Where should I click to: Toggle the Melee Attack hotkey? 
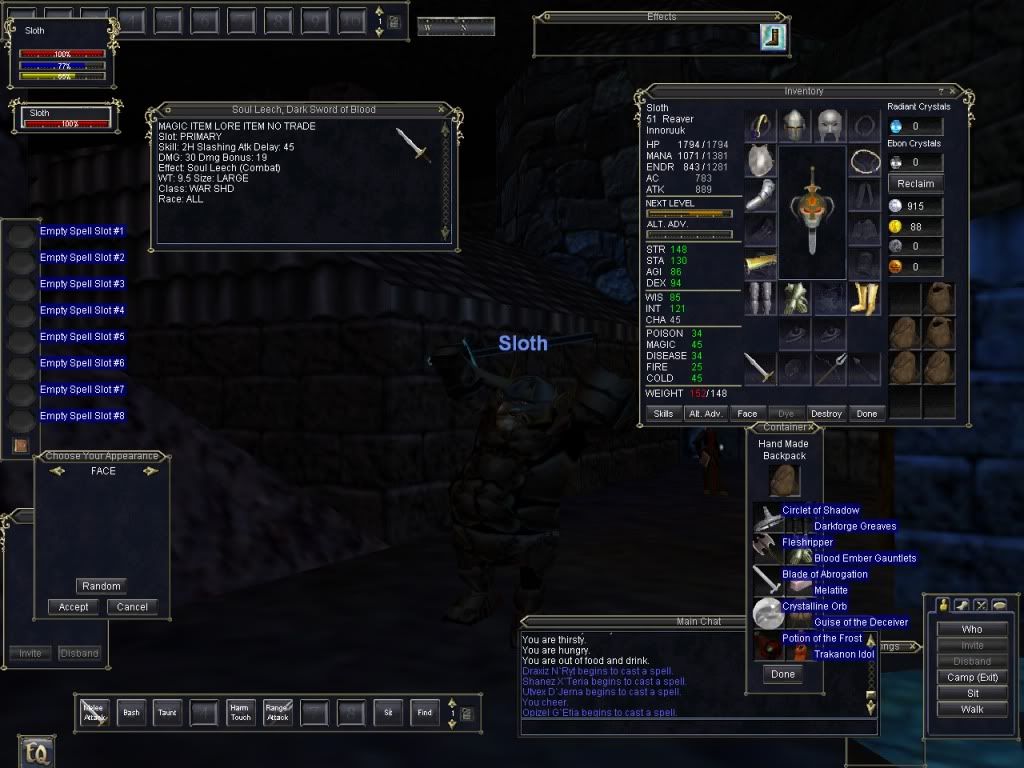click(94, 712)
